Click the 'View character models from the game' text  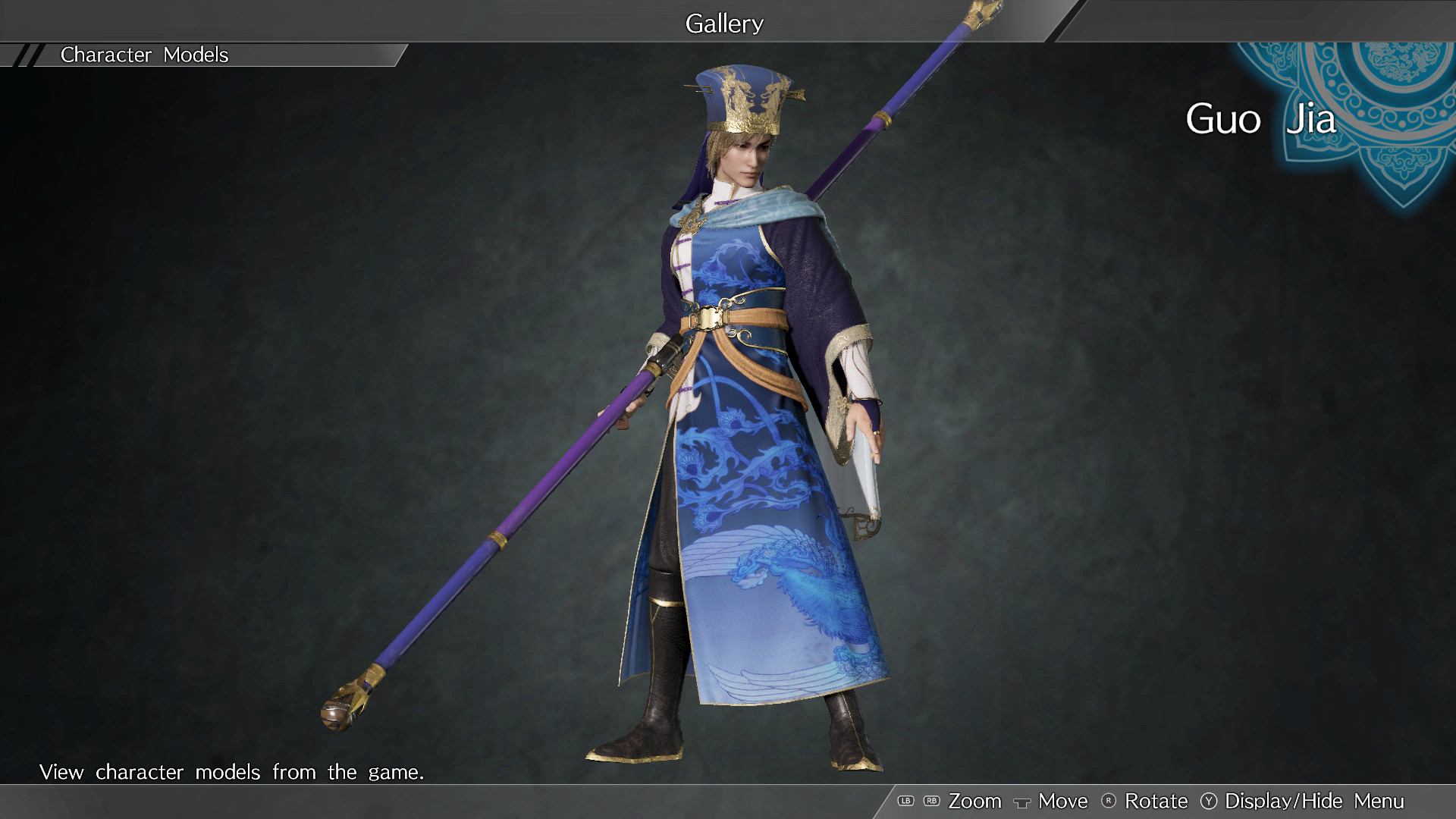click(233, 772)
